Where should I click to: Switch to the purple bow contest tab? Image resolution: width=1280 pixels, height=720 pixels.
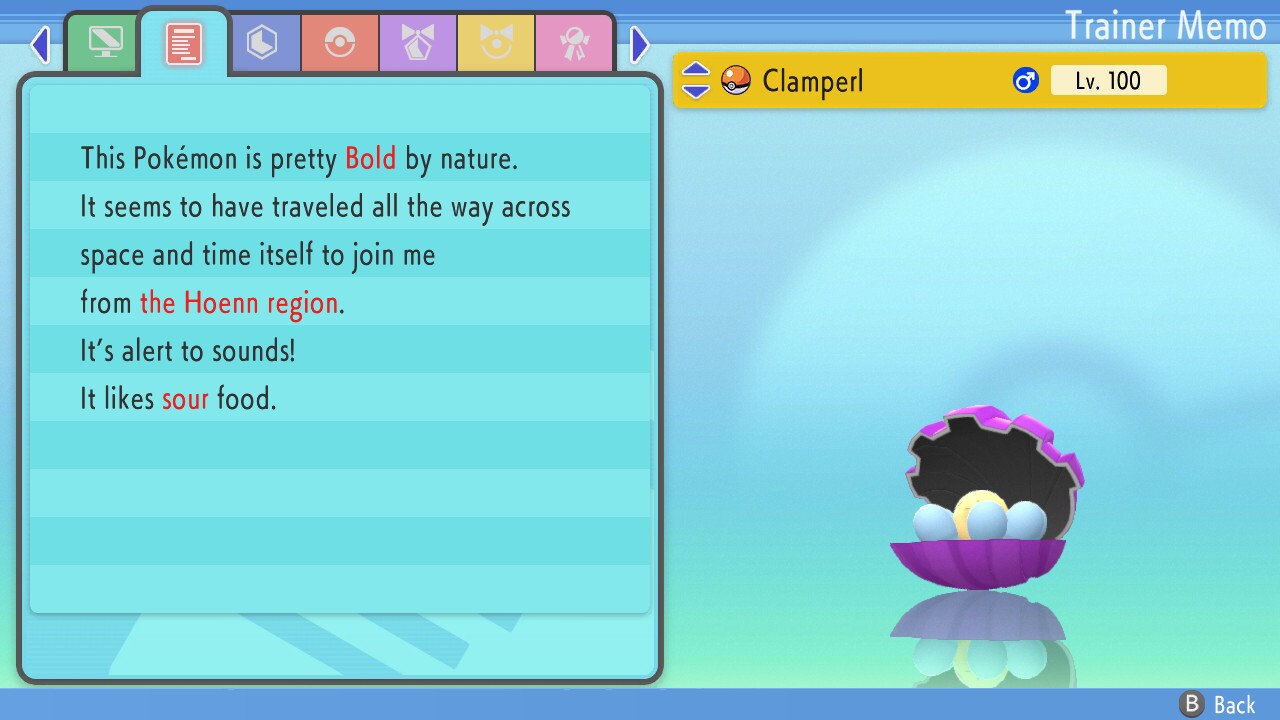pyautogui.click(x=418, y=43)
